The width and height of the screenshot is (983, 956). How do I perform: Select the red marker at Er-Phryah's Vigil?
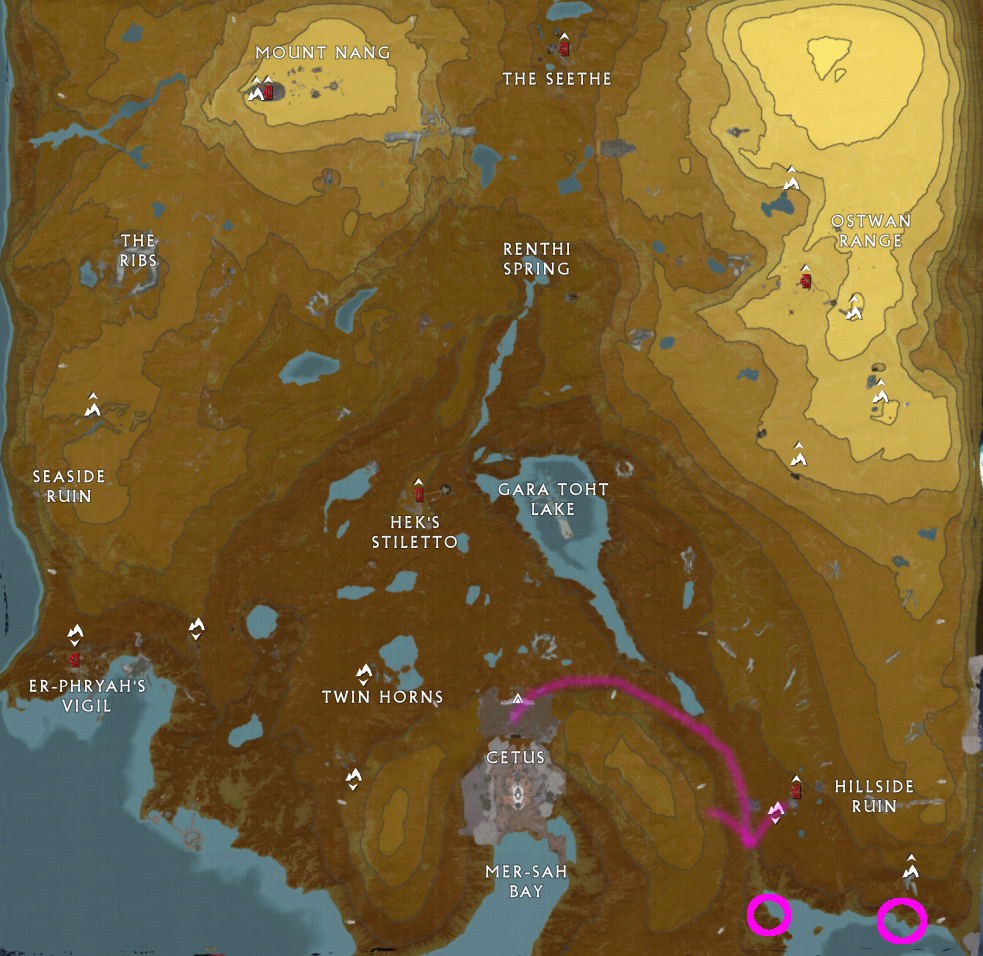point(75,659)
